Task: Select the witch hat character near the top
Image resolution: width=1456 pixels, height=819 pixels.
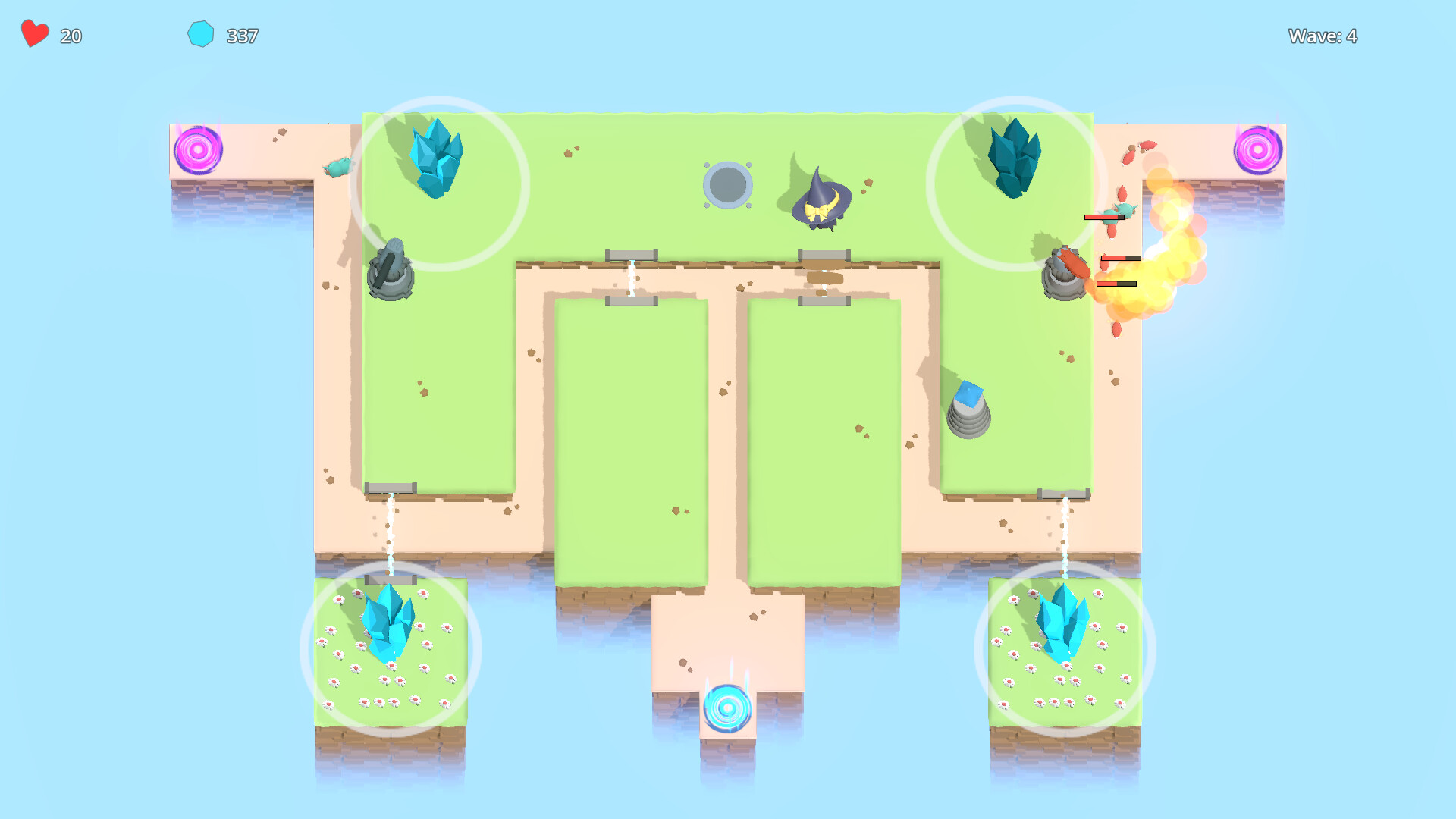Action: click(x=819, y=197)
